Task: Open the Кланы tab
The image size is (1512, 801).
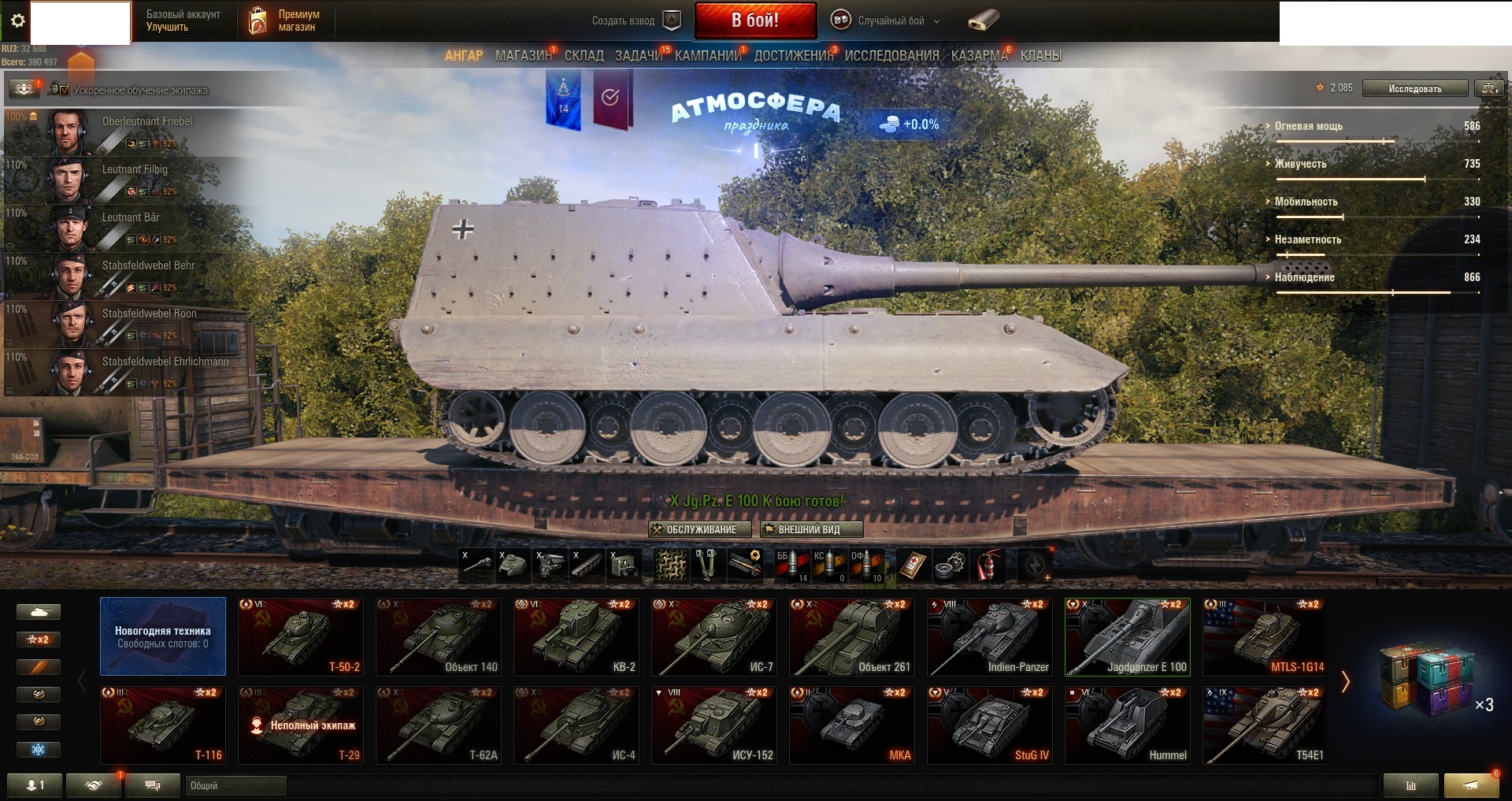Action: click(1040, 56)
